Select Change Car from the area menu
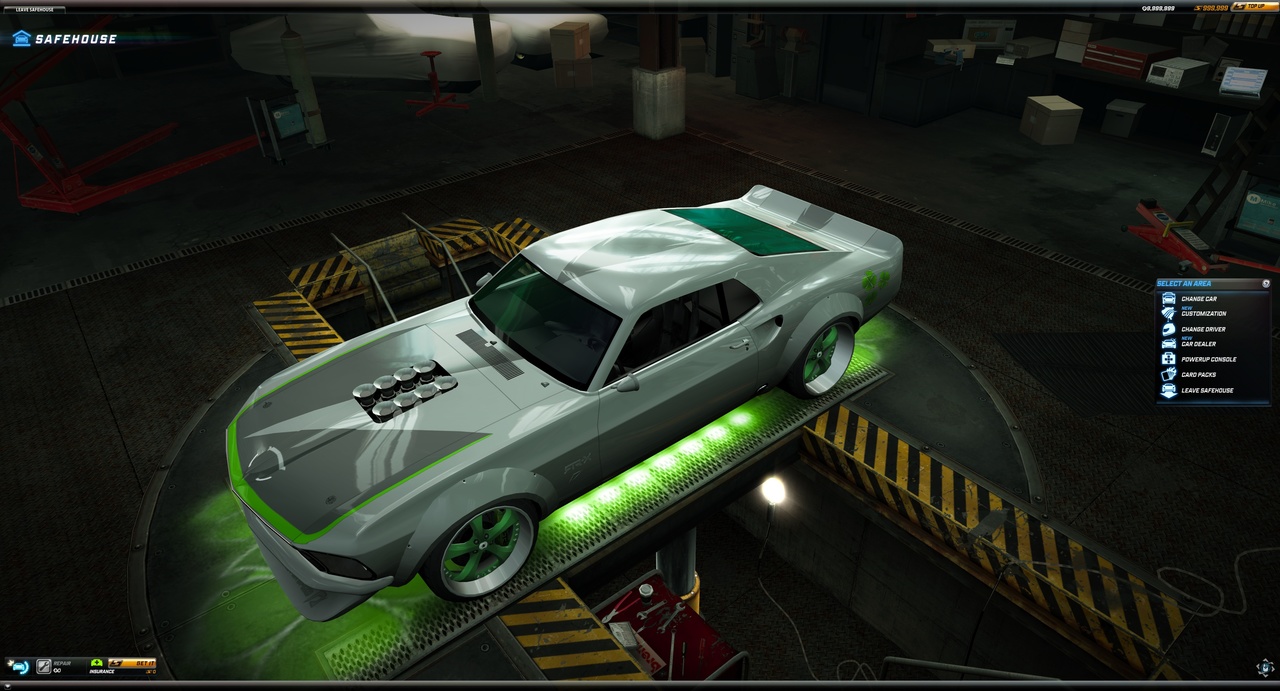The height and width of the screenshot is (691, 1280). (1198, 299)
